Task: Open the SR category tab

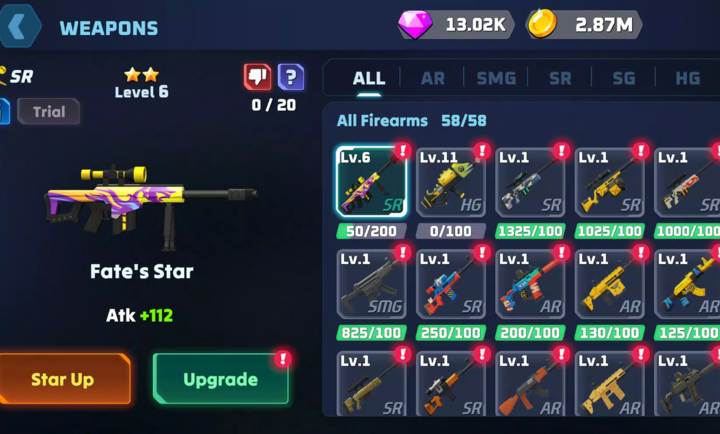Action: click(560, 78)
